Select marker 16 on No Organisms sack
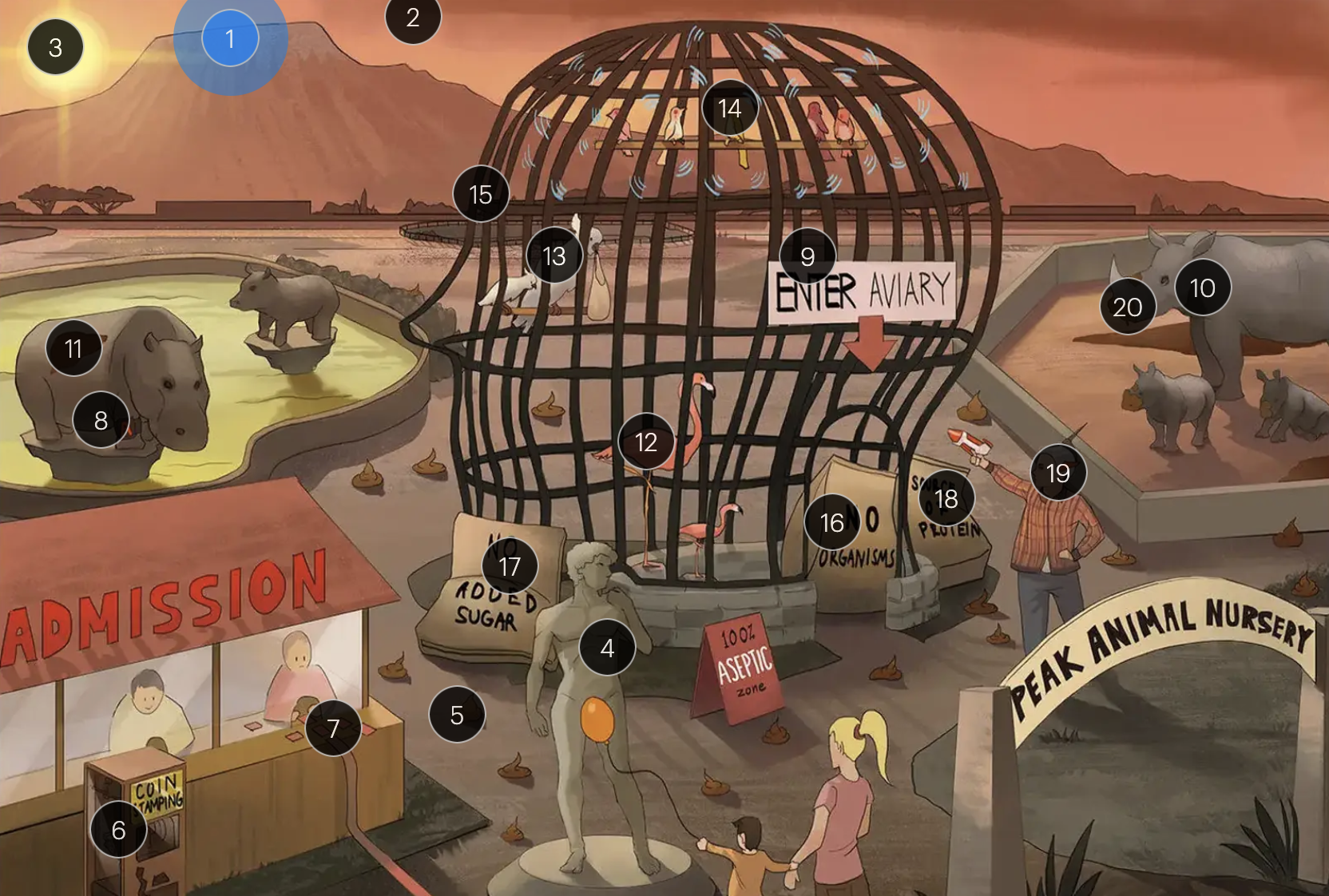The image size is (1329, 896). [831, 522]
